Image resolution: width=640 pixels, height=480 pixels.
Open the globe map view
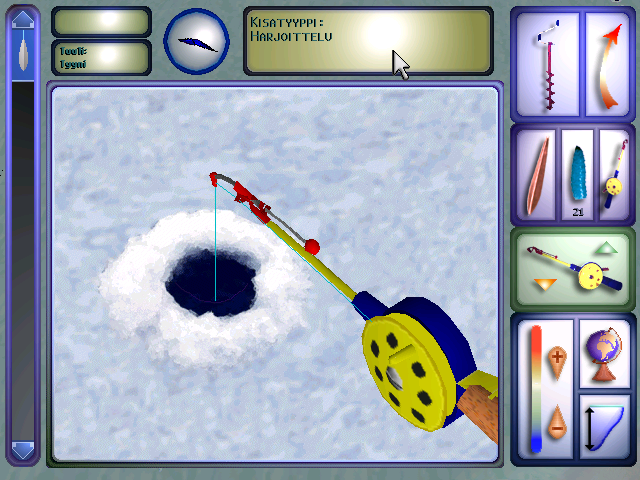click(x=606, y=354)
